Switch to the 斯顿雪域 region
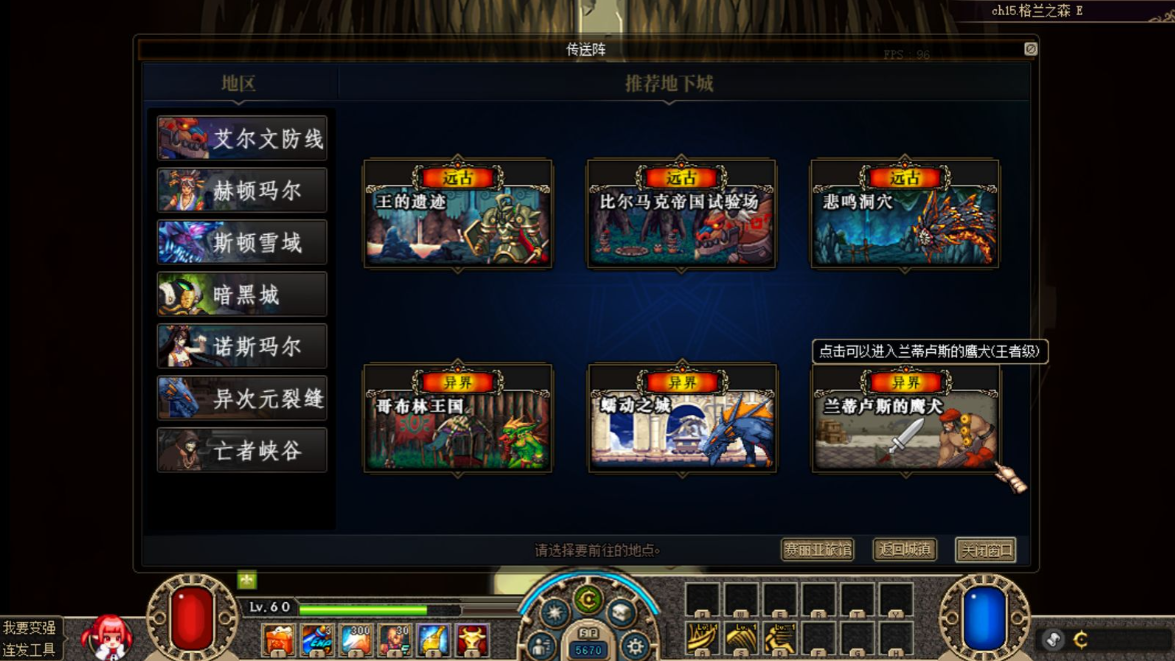The height and width of the screenshot is (661, 1175). [242, 243]
